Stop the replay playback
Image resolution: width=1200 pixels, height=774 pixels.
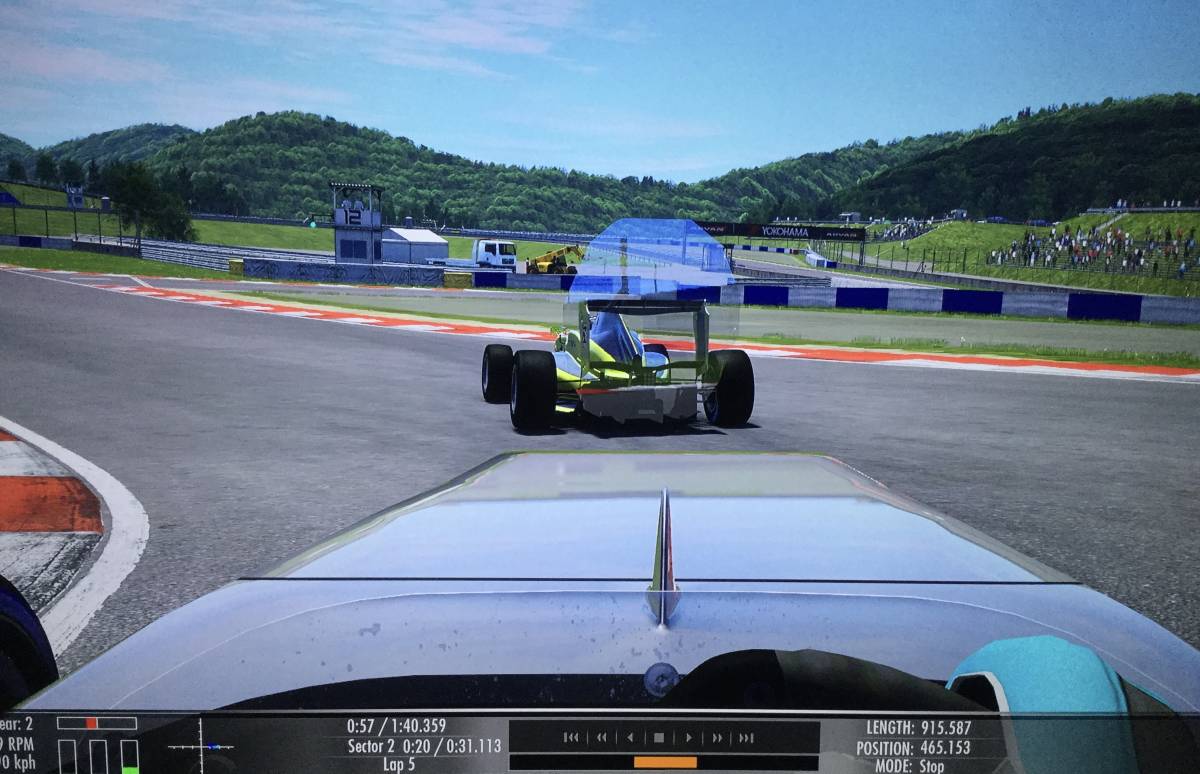point(659,738)
